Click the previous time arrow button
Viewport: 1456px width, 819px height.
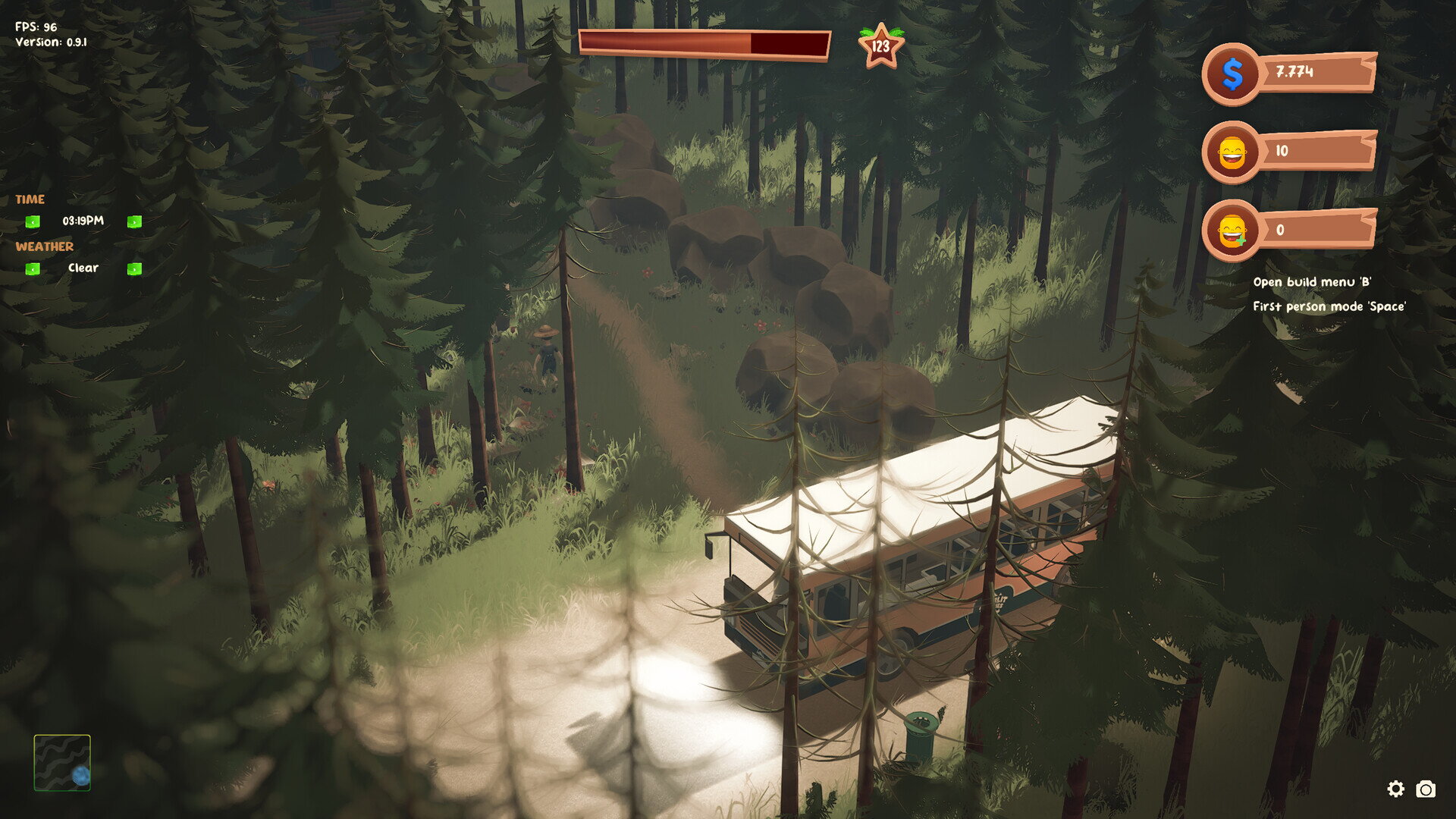point(33,221)
